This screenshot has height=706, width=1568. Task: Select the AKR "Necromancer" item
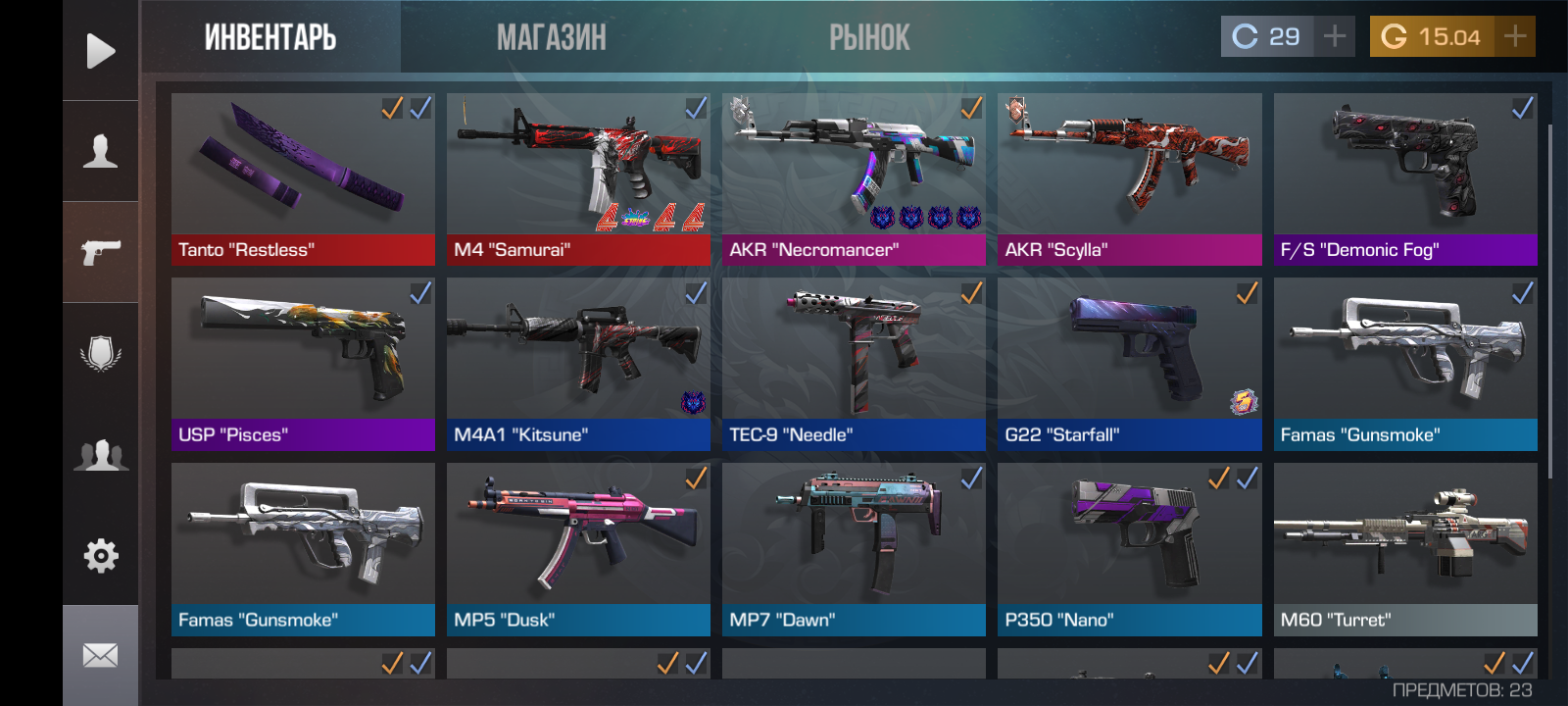tap(854, 178)
